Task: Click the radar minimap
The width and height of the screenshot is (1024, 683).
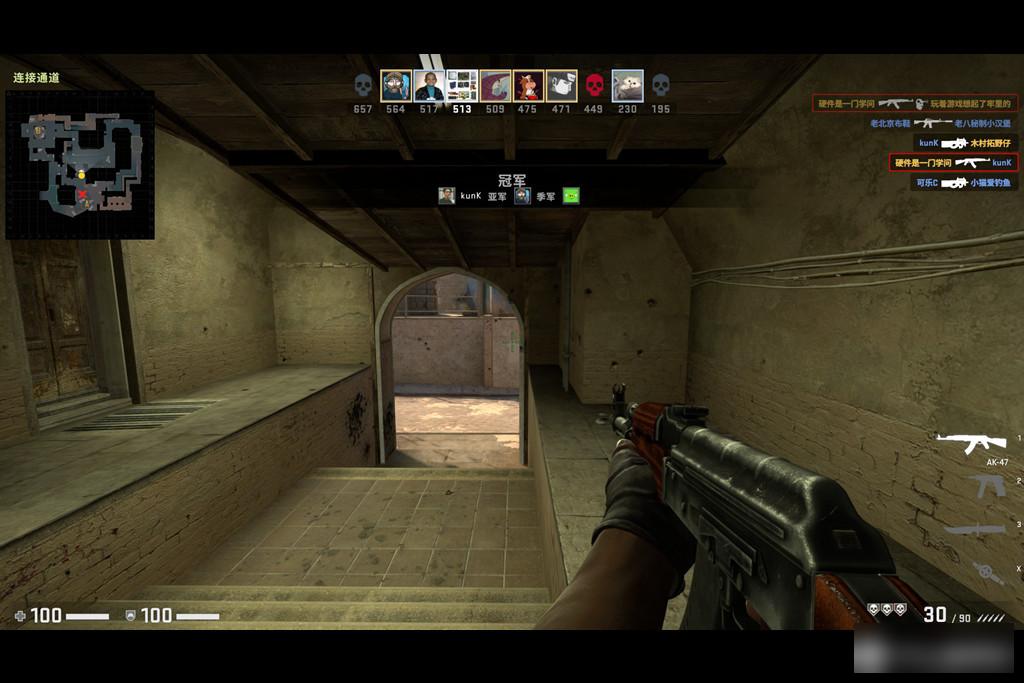Action: [x=80, y=165]
